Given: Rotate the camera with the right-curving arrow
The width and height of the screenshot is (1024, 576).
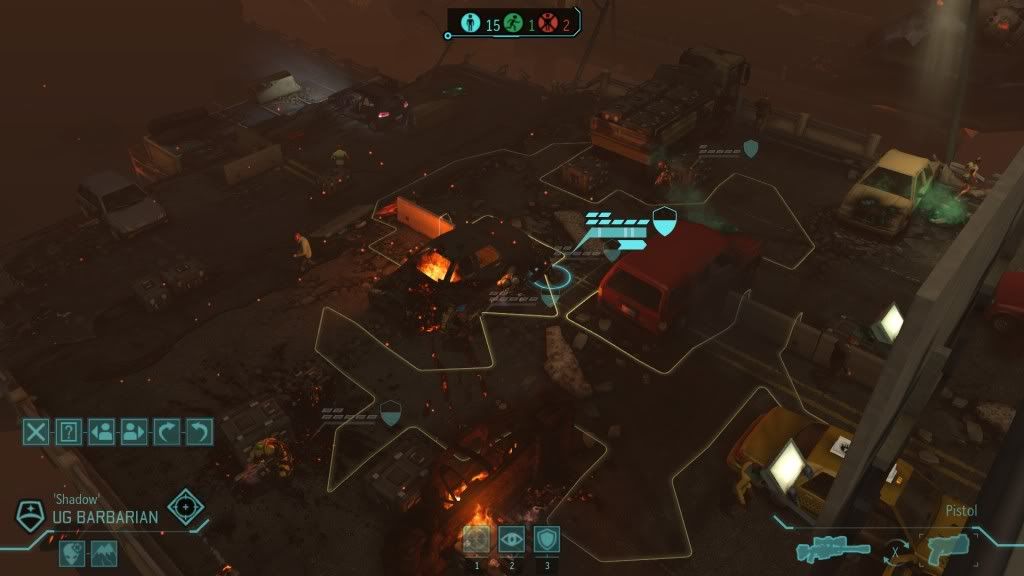Looking at the screenshot, I should 166,432.
